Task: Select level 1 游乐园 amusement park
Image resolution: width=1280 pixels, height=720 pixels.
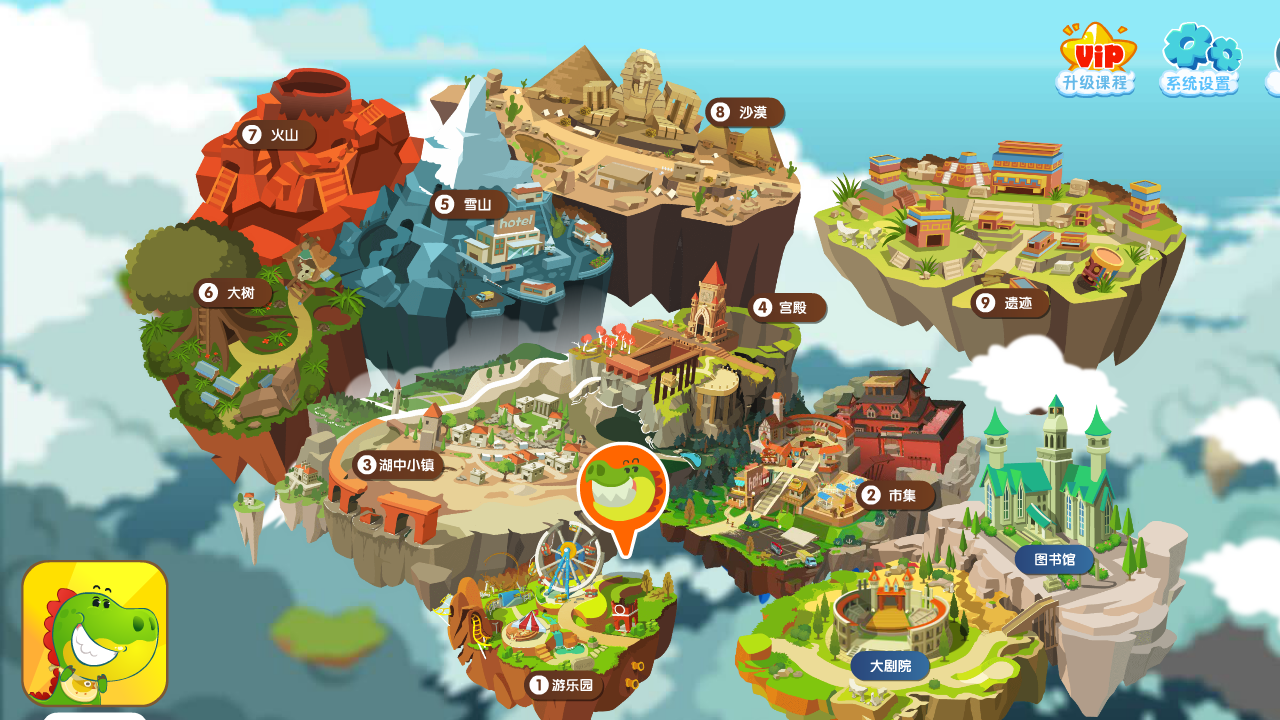Action: tap(563, 685)
